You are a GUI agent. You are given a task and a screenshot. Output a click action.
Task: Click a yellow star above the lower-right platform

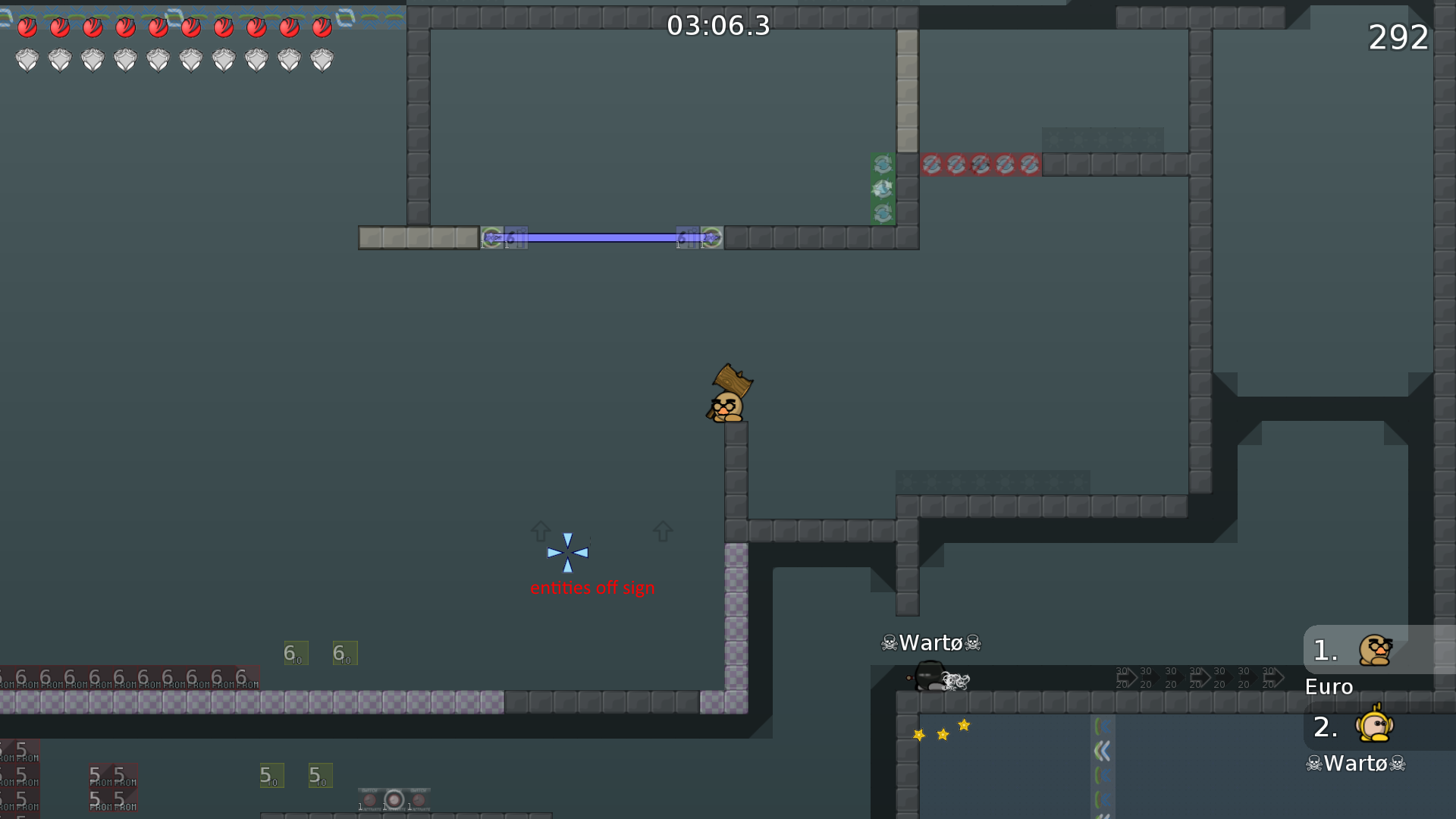click(942, 733)
